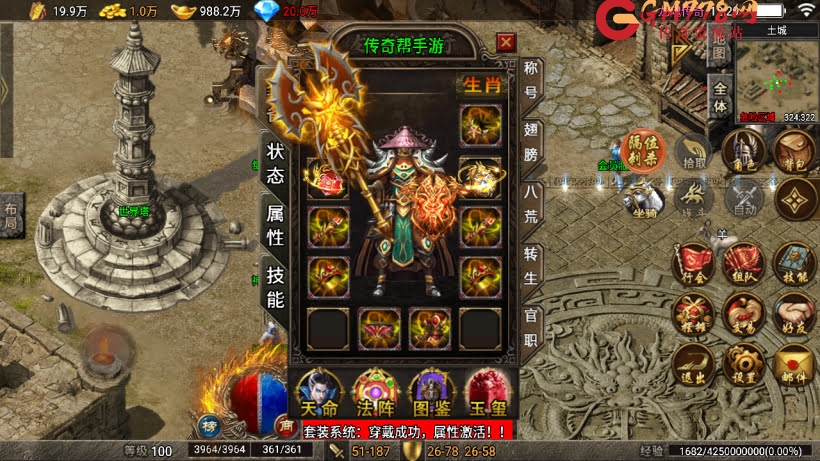Open the 翅膀 wings tab

[x=532, y=141]
